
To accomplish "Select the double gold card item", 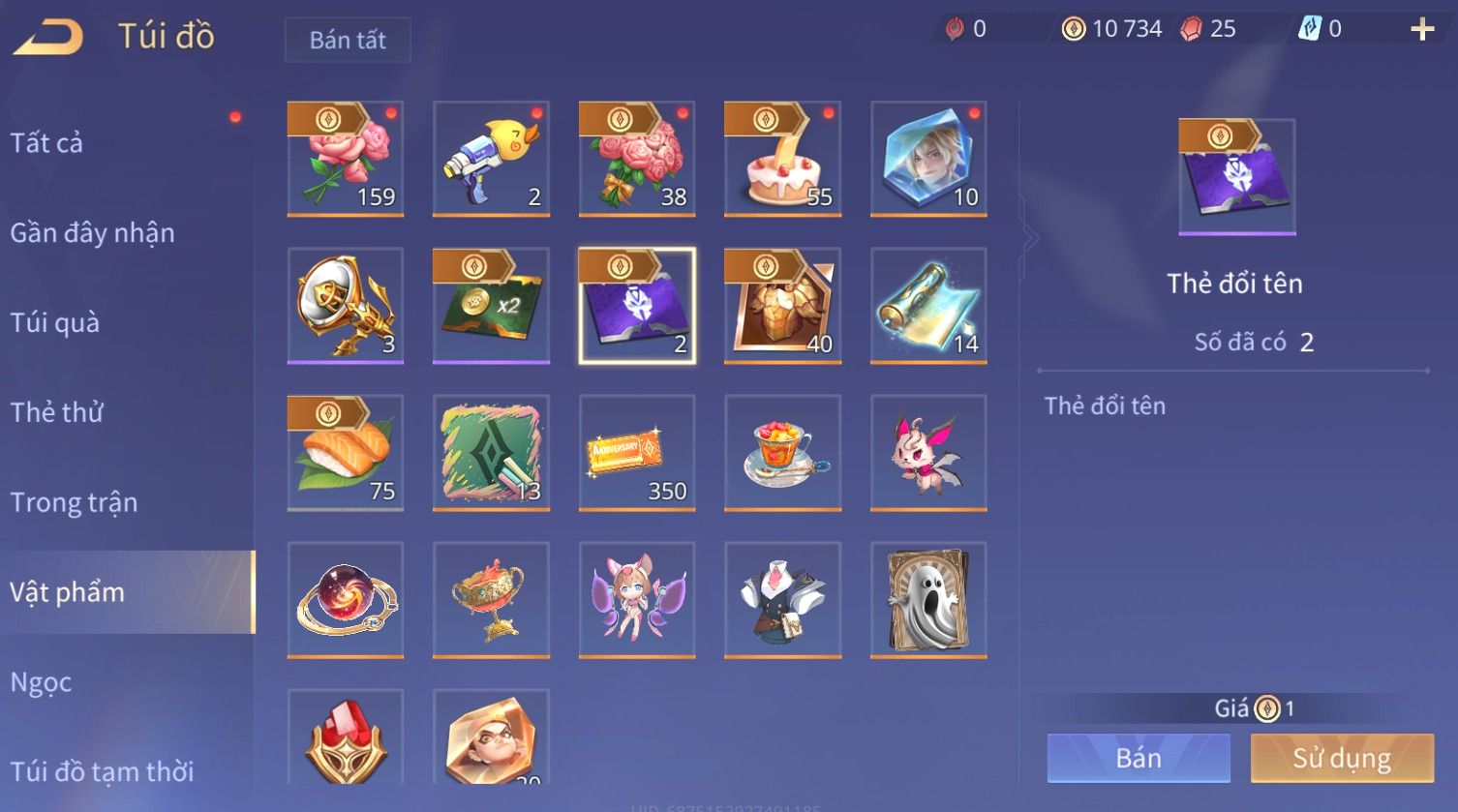I will [x=491, y=306].
